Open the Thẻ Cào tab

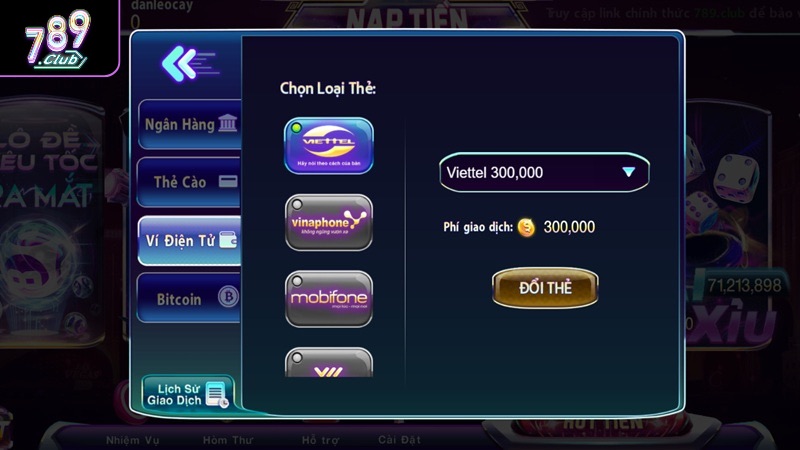click(x=190, y=182)
